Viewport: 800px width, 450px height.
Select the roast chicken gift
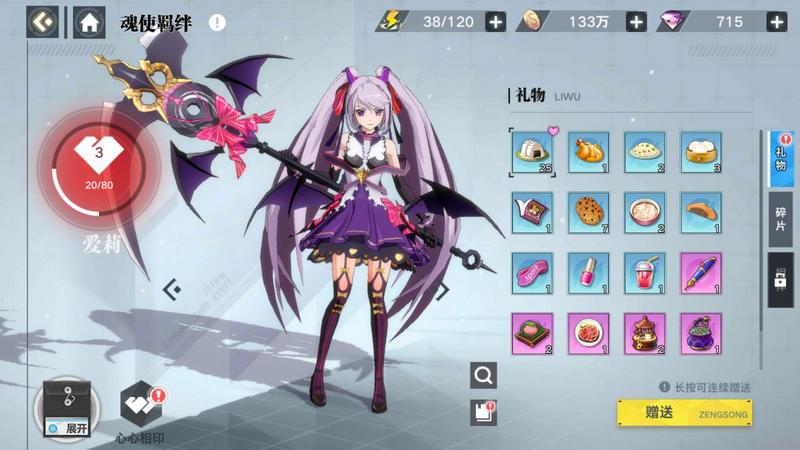coord(586,151)
